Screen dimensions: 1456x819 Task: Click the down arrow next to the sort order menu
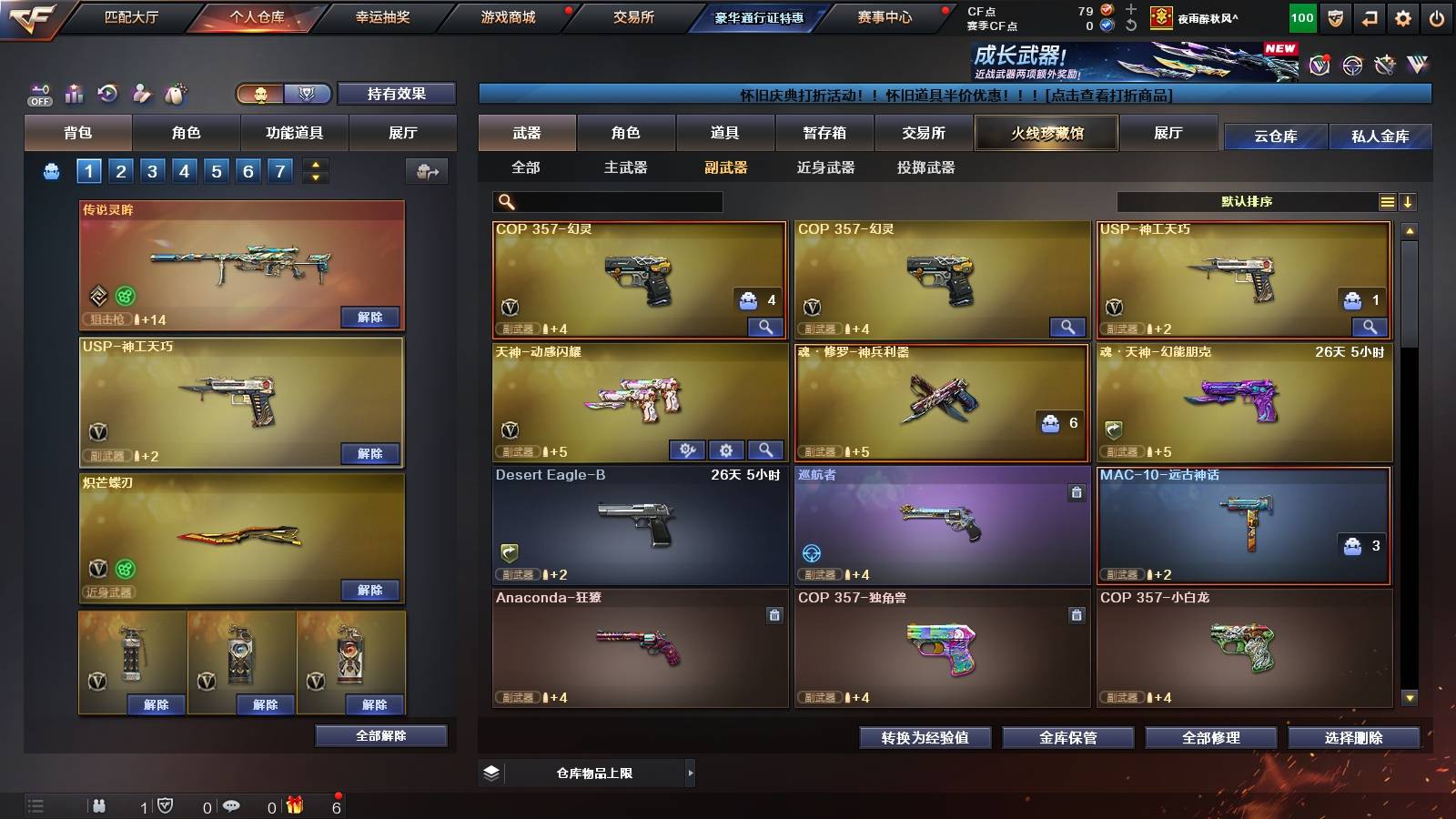(1410, 201)
